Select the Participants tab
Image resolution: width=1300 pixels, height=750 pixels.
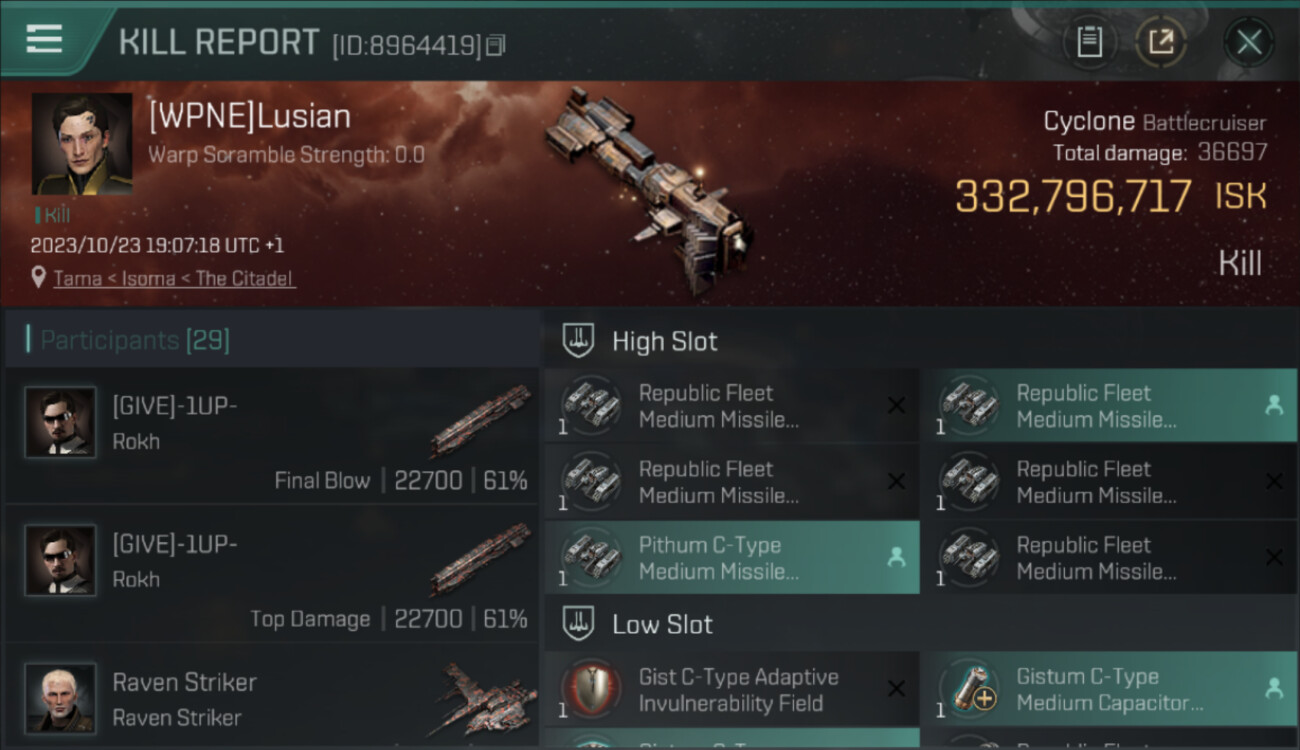[x=135, y=340]
